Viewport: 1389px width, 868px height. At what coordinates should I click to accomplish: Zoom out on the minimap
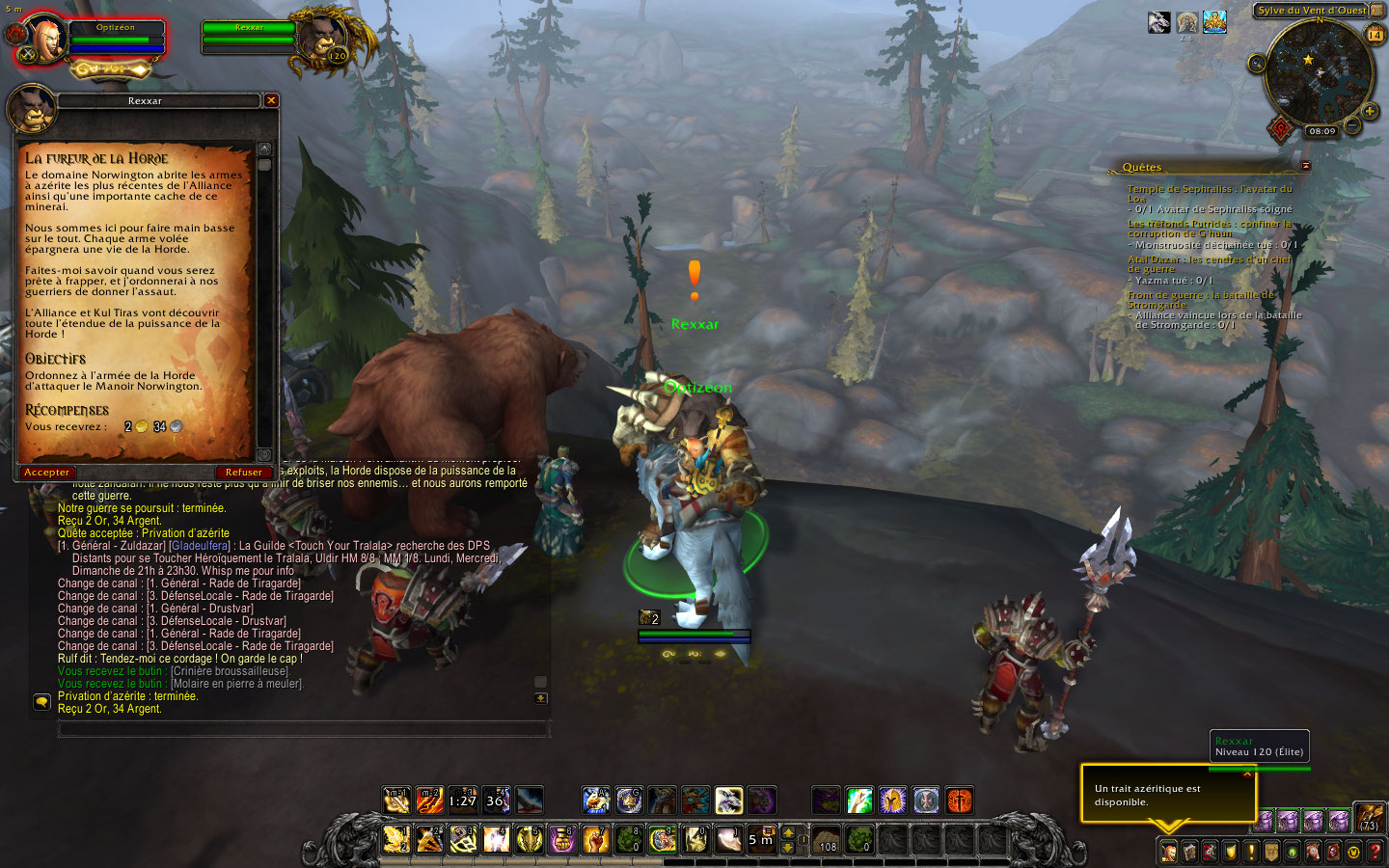1352,125
